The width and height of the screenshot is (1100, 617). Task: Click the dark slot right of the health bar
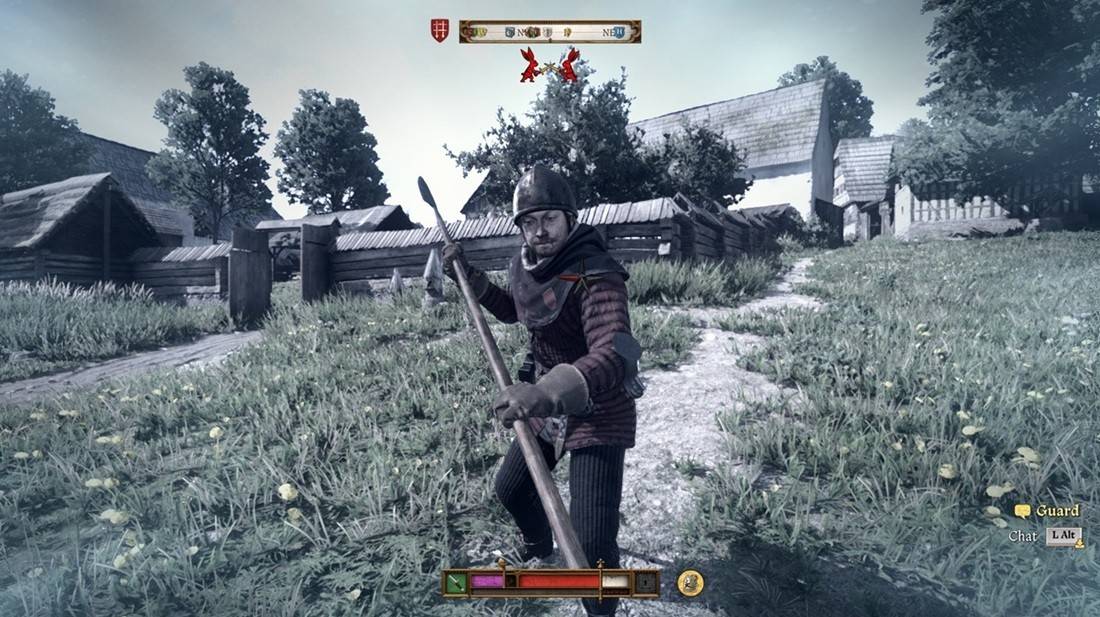pyautogui.click(x=646, y=582)
